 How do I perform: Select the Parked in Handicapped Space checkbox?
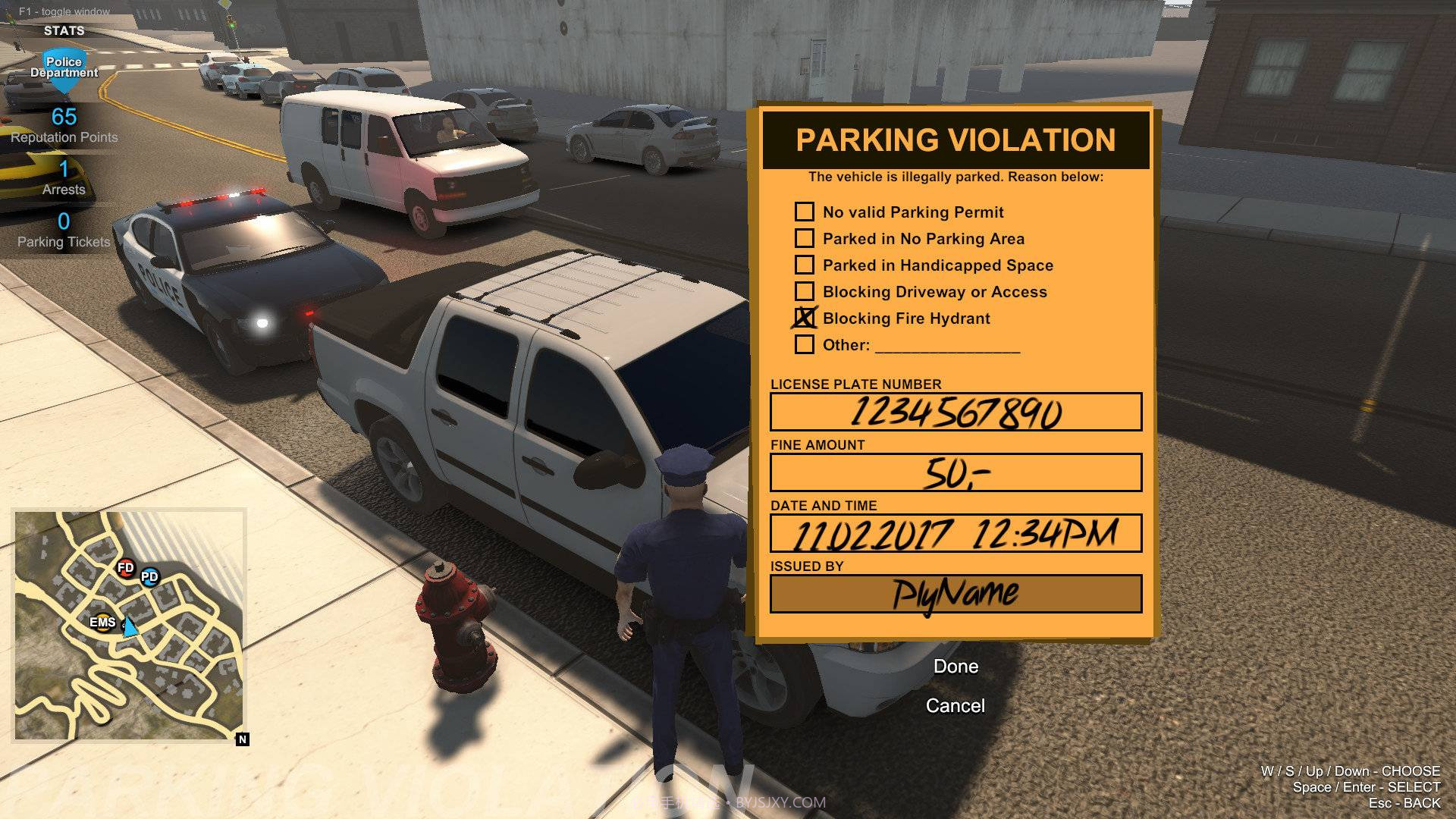(x=804, y=265)
